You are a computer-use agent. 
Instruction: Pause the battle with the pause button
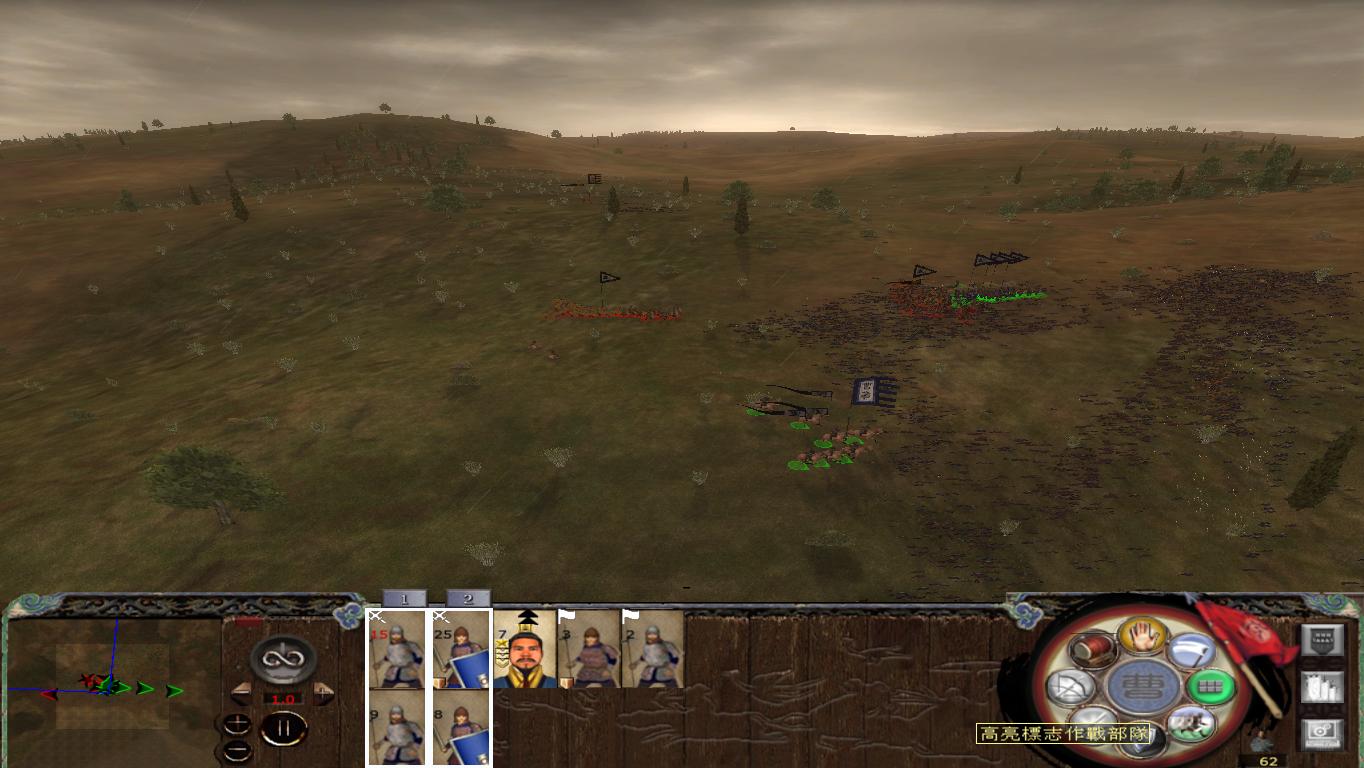click(x=283, y=727)
